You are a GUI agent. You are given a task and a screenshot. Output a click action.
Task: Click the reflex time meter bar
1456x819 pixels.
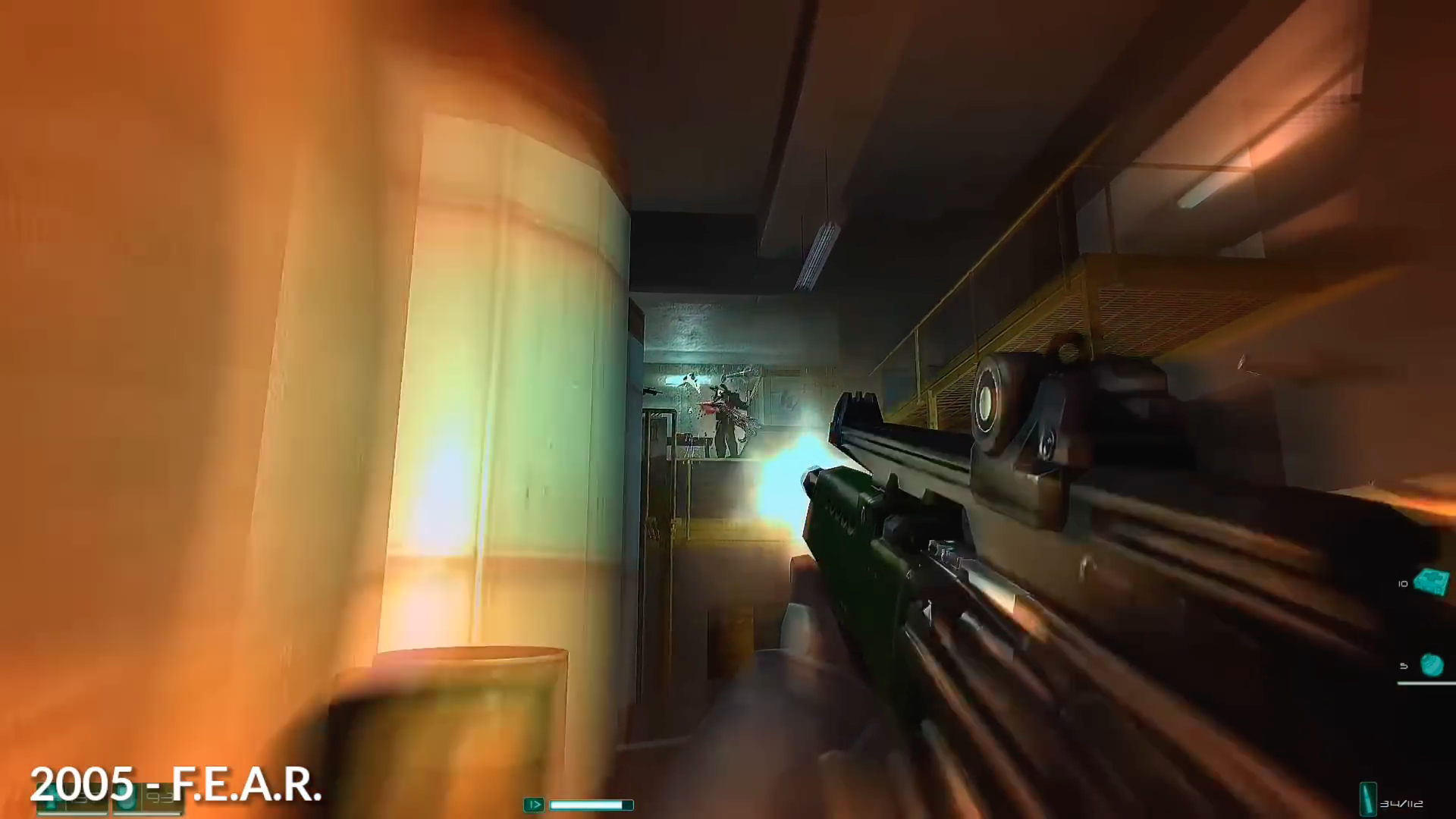(x=591, y=804)
